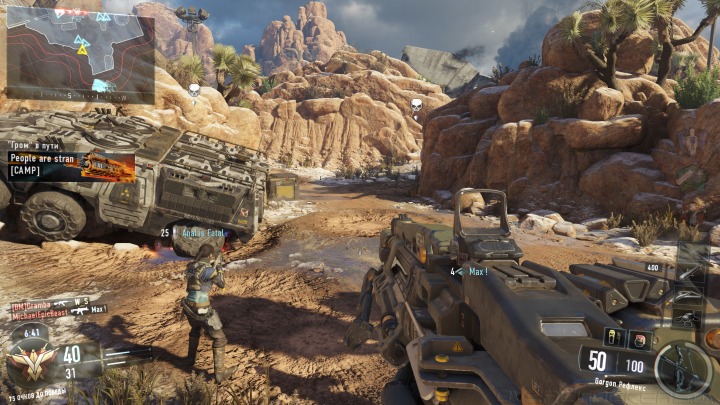Activate the circular specialist weapon bow icon
This screenshot has width=720, height=405.
(683, 368)
